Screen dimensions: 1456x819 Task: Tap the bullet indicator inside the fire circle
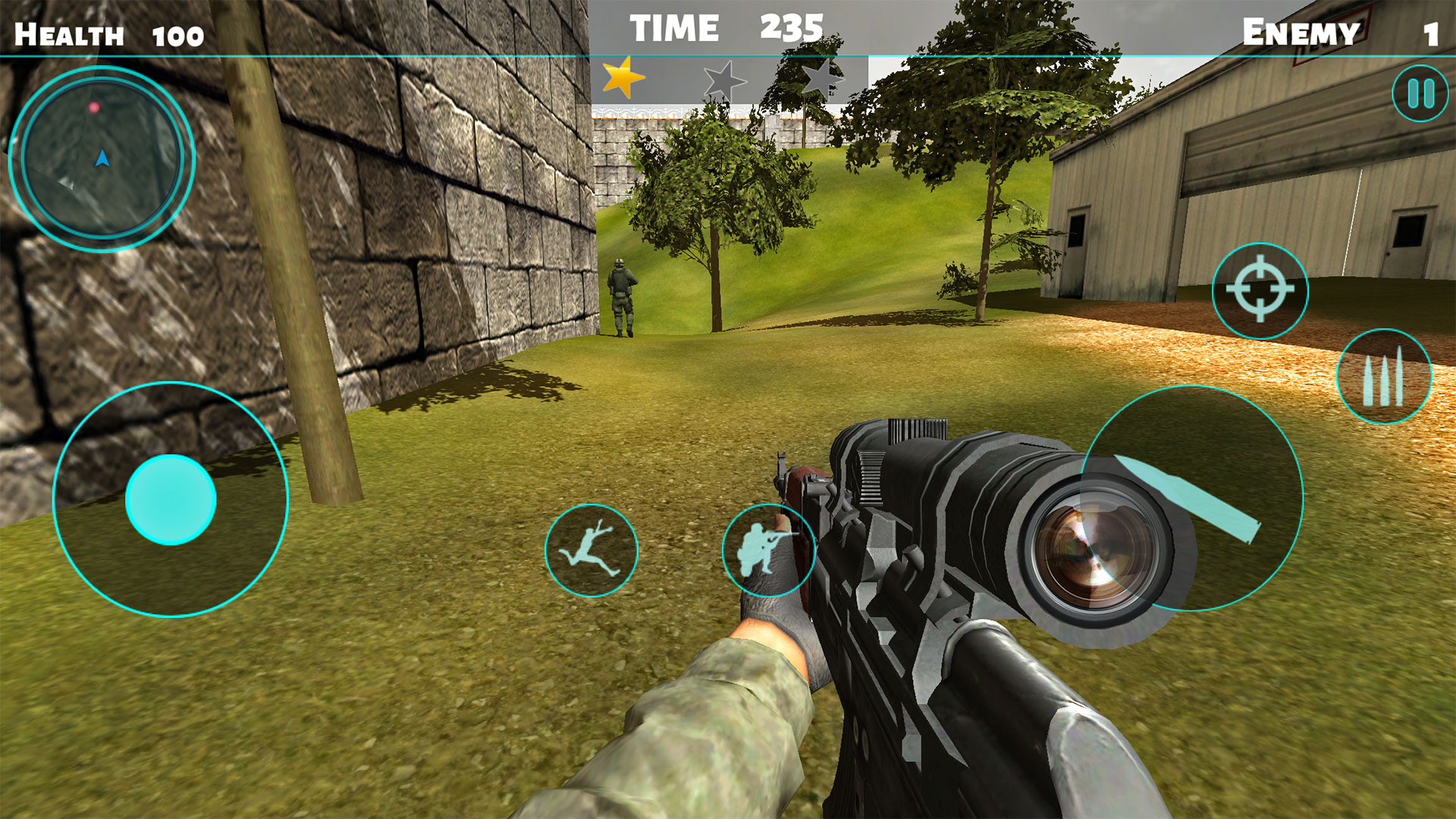pos(1183,497)
